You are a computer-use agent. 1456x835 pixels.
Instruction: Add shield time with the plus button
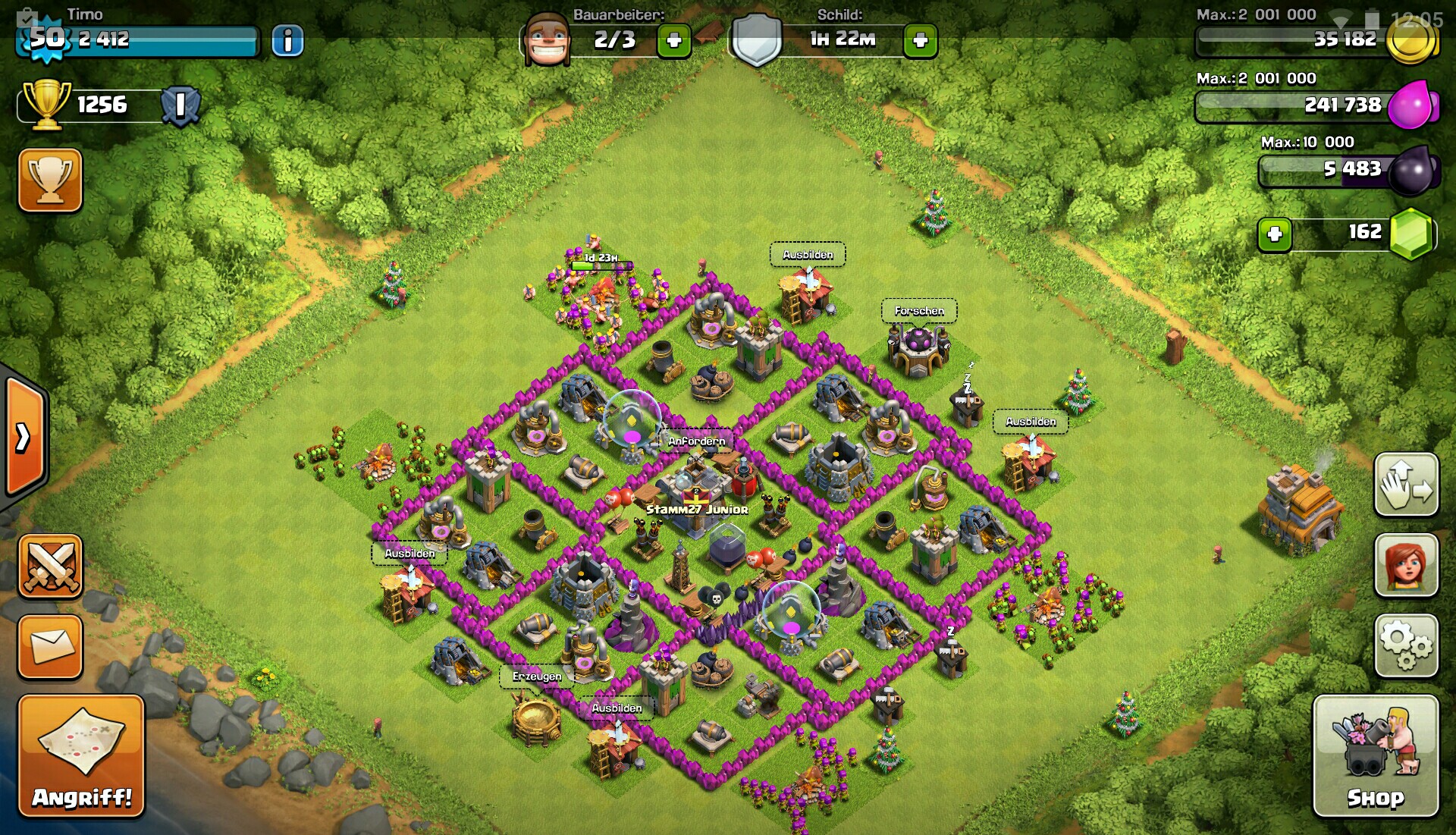coord(920,41)
